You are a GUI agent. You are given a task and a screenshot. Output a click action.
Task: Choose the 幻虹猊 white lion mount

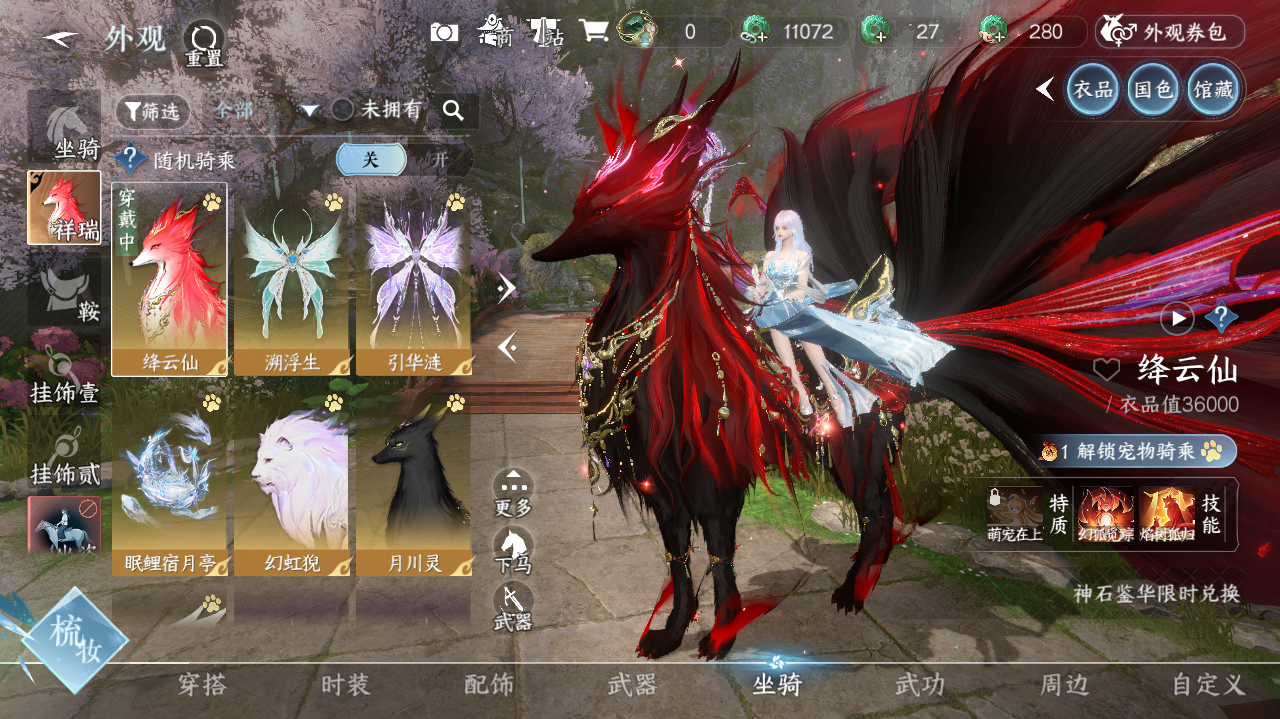click(292, 482)
